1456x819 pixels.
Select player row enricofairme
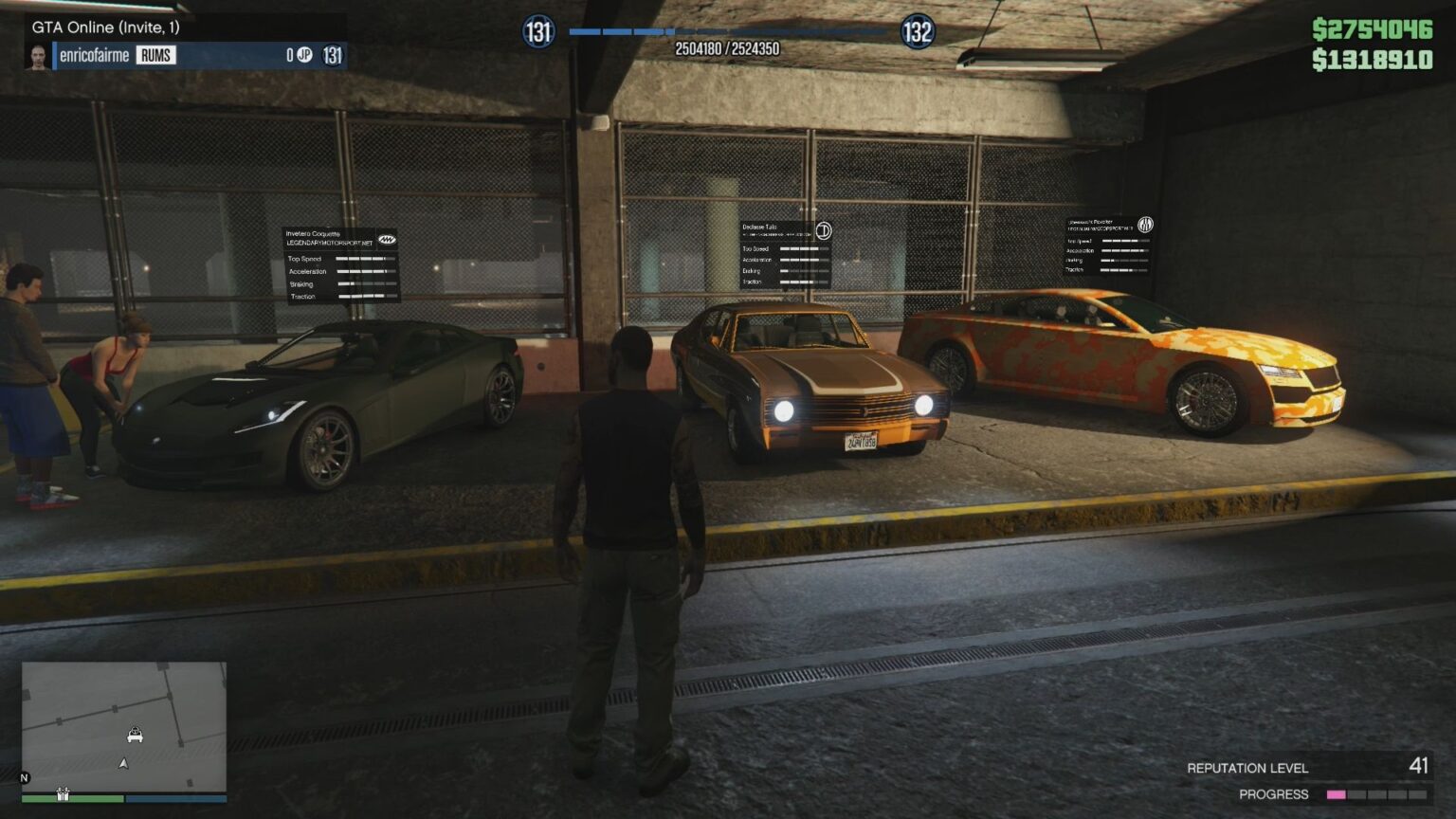click(x=186, y=55)
